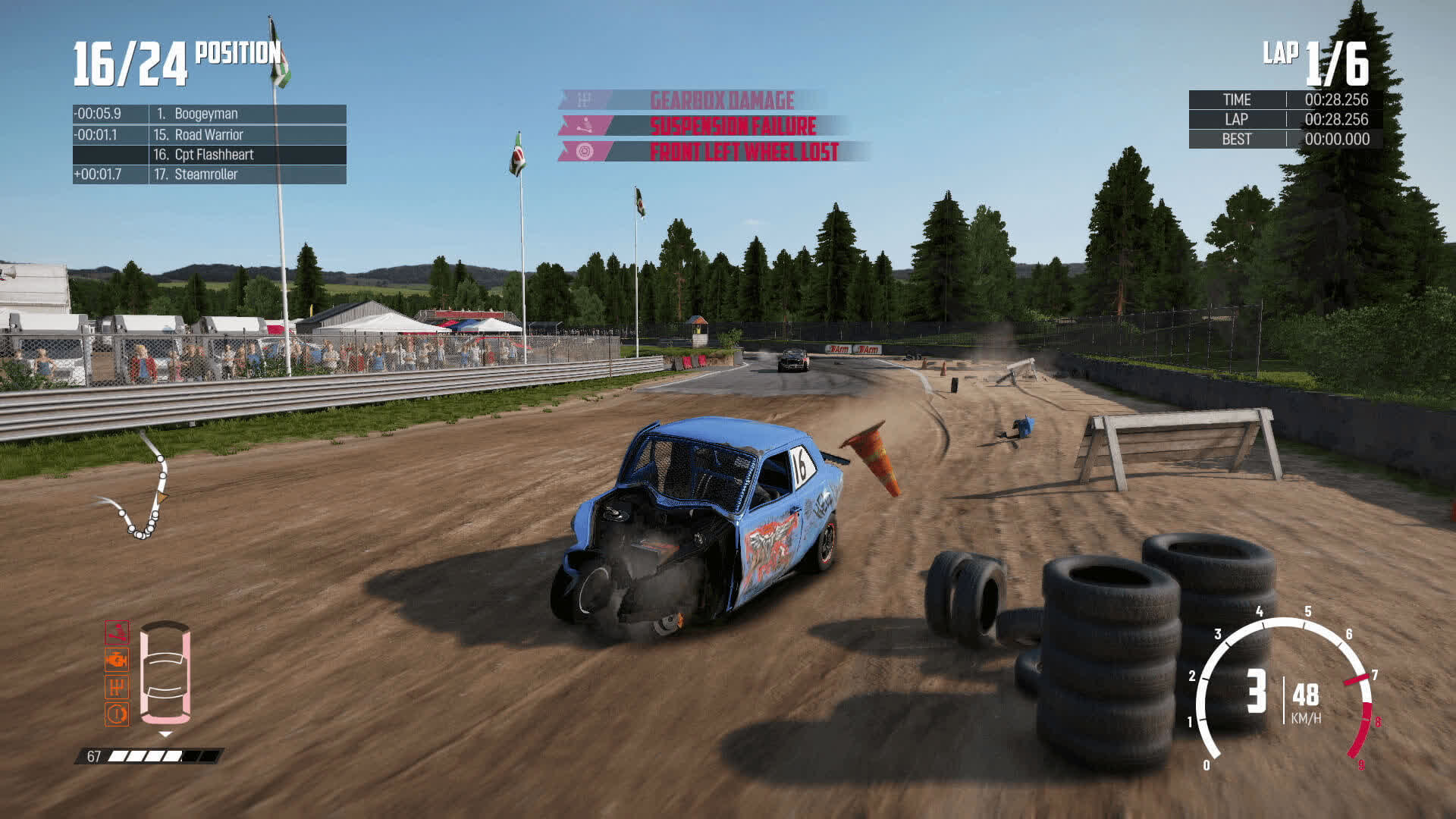
Task: Click the top-down car damage diagram
Action: coord(165,672)
